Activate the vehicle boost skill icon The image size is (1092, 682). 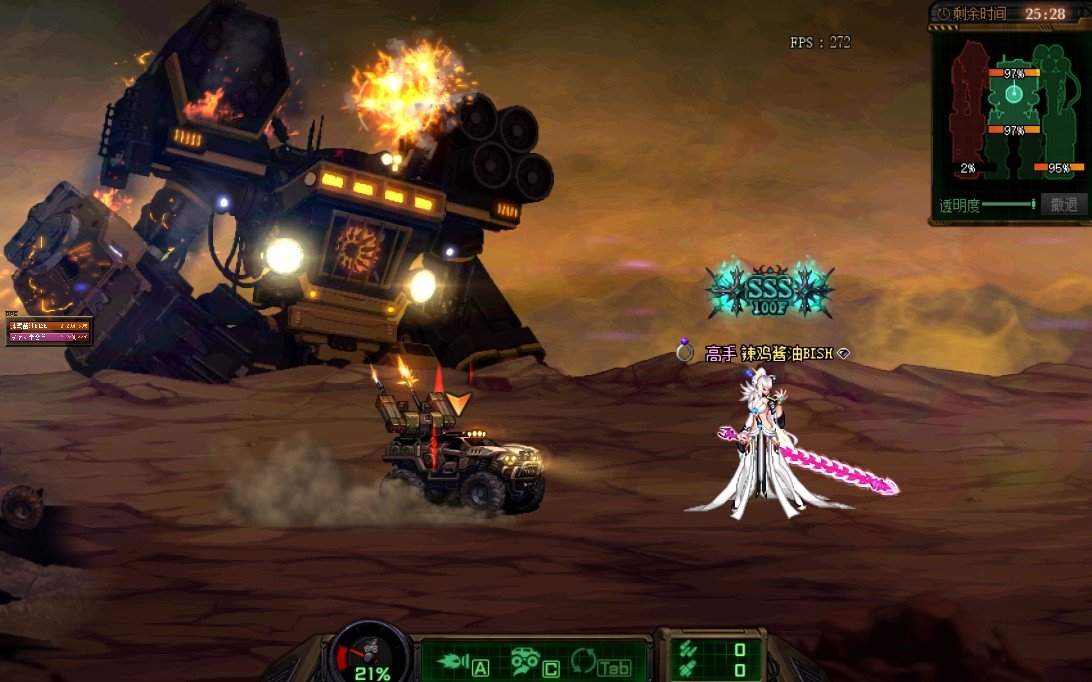click(x=525, y=662)
